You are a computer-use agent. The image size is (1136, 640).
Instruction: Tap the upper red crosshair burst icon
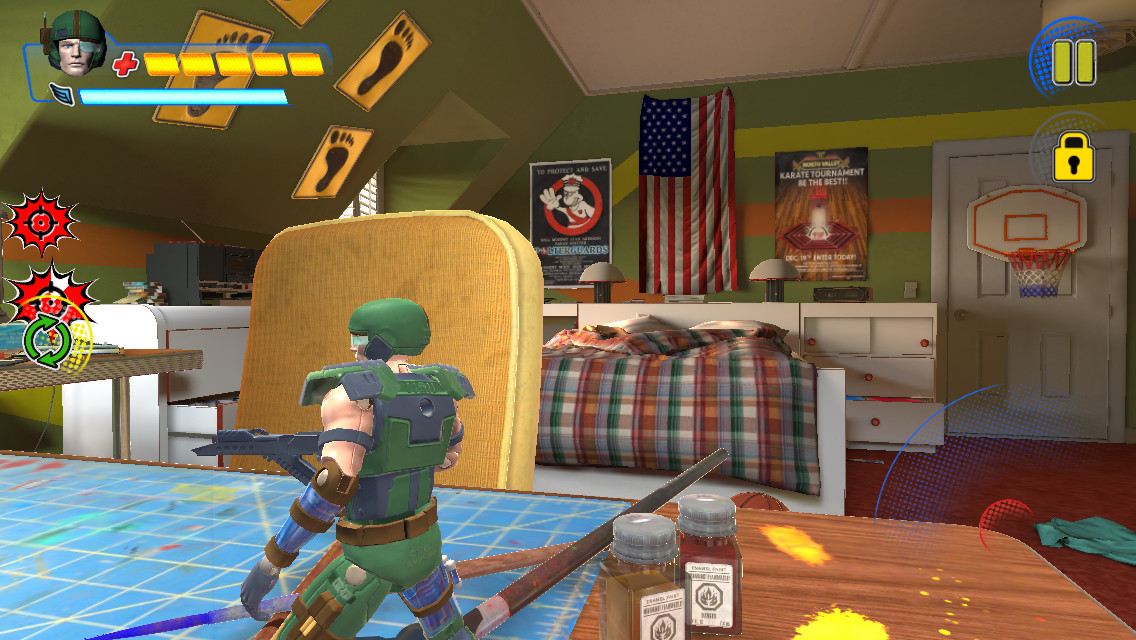pyautogui.click(x=41, y=222)
